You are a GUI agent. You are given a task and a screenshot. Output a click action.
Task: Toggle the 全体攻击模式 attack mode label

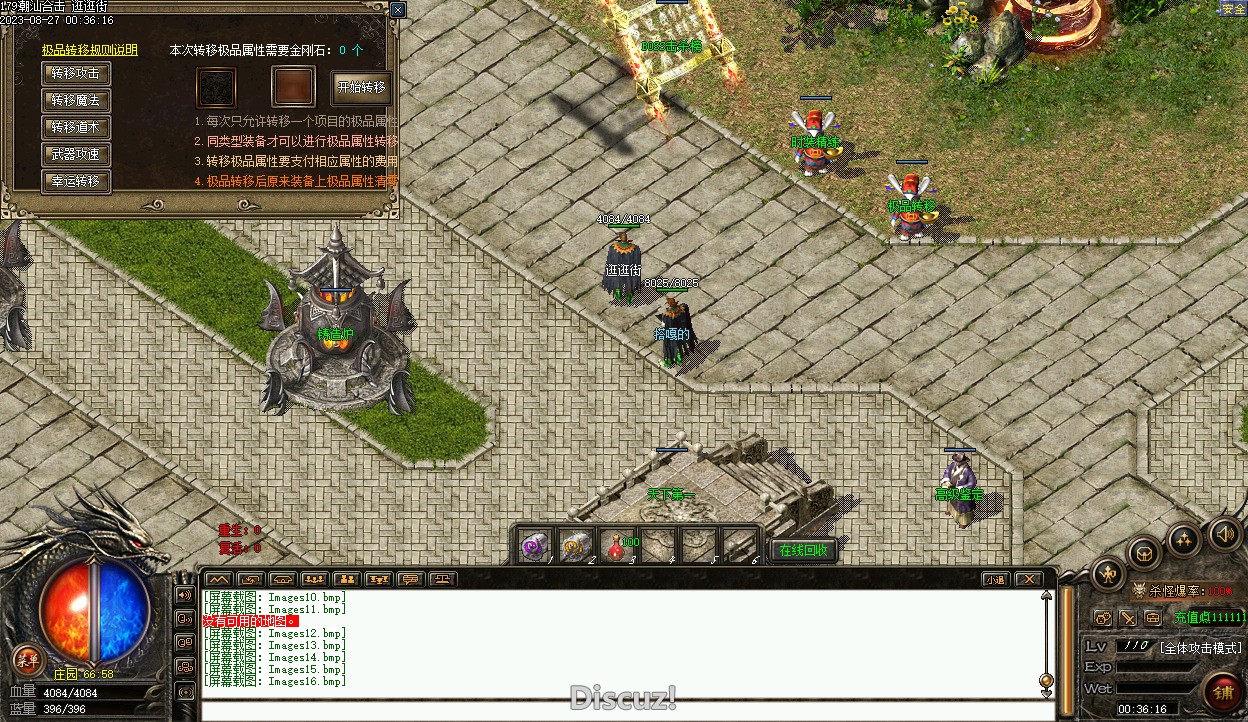pos(1200,647)
